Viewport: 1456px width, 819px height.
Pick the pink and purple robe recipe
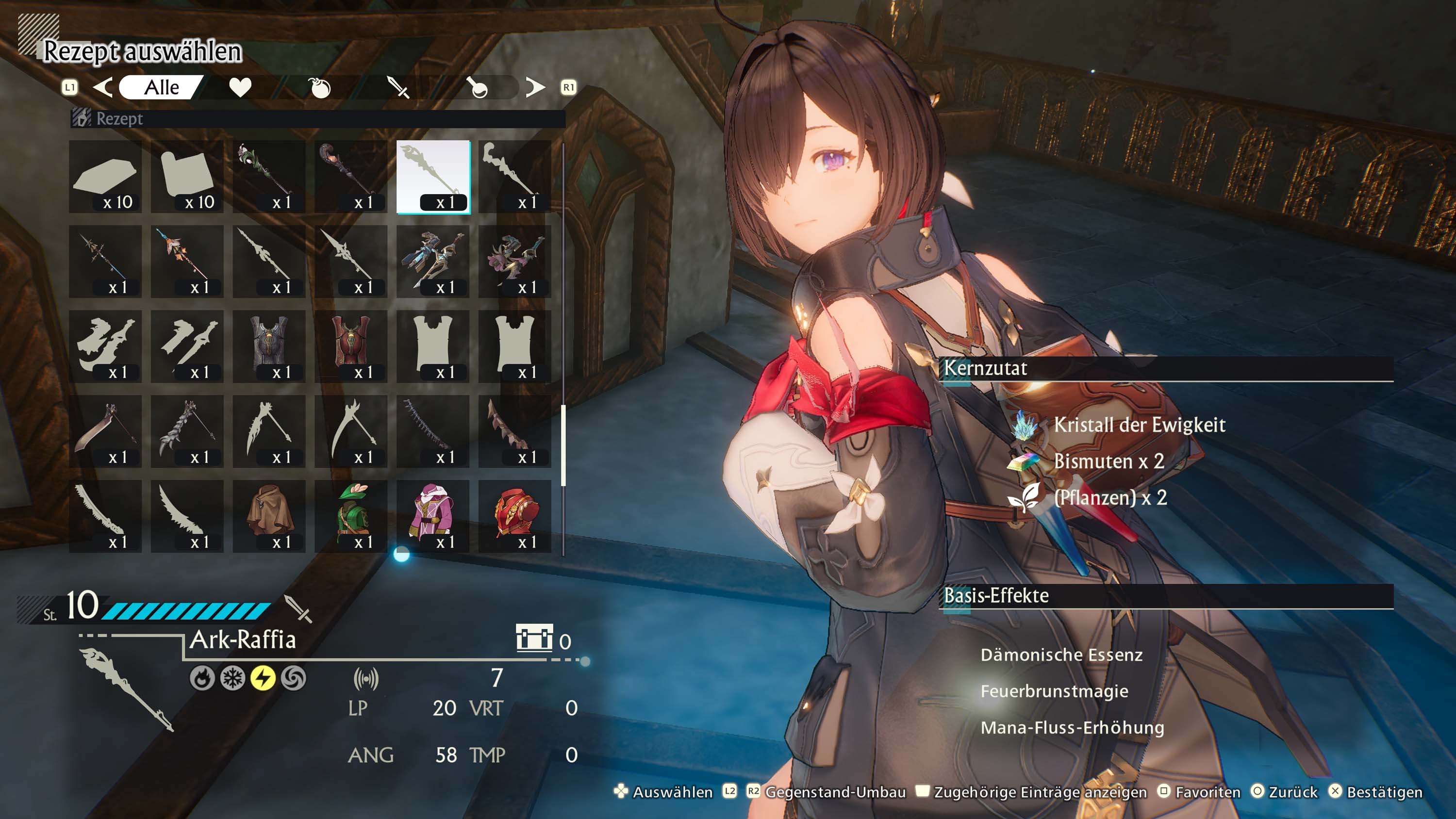(x=433, y=516)
